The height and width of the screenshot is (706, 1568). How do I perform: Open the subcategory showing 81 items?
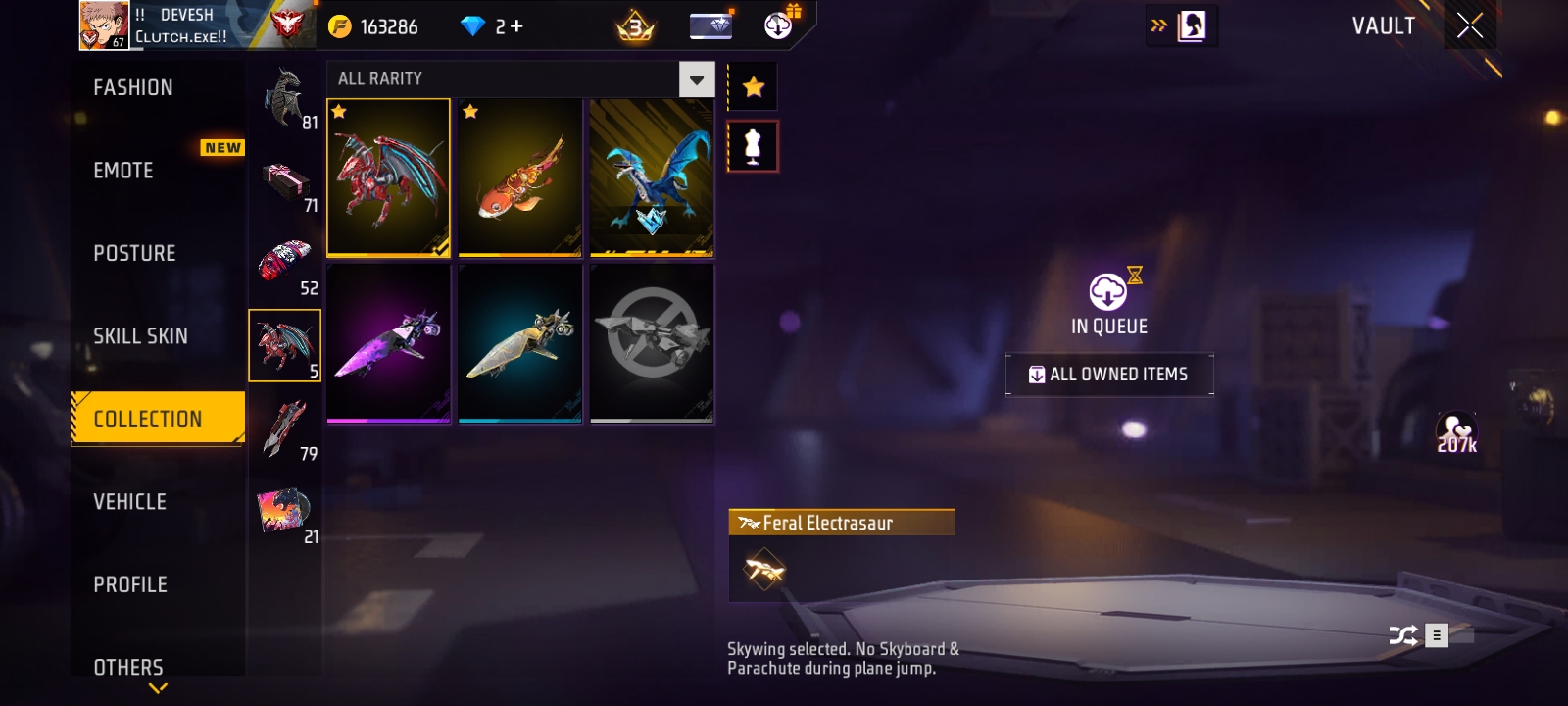285,99
